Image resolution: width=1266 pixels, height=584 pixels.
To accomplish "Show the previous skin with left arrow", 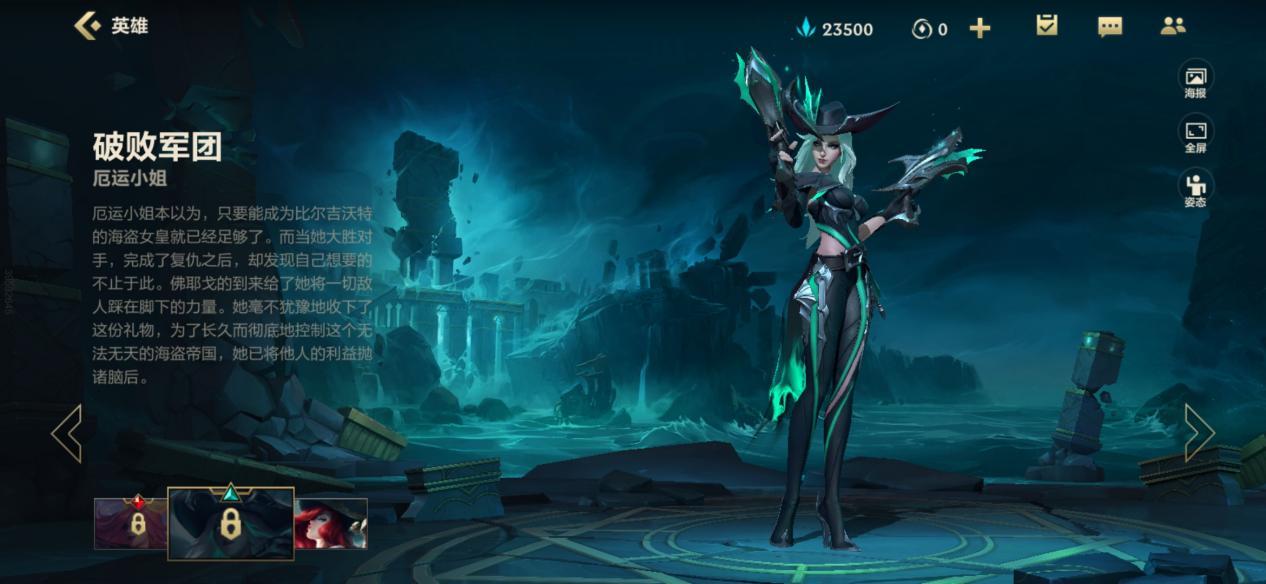I will point(67,433).
